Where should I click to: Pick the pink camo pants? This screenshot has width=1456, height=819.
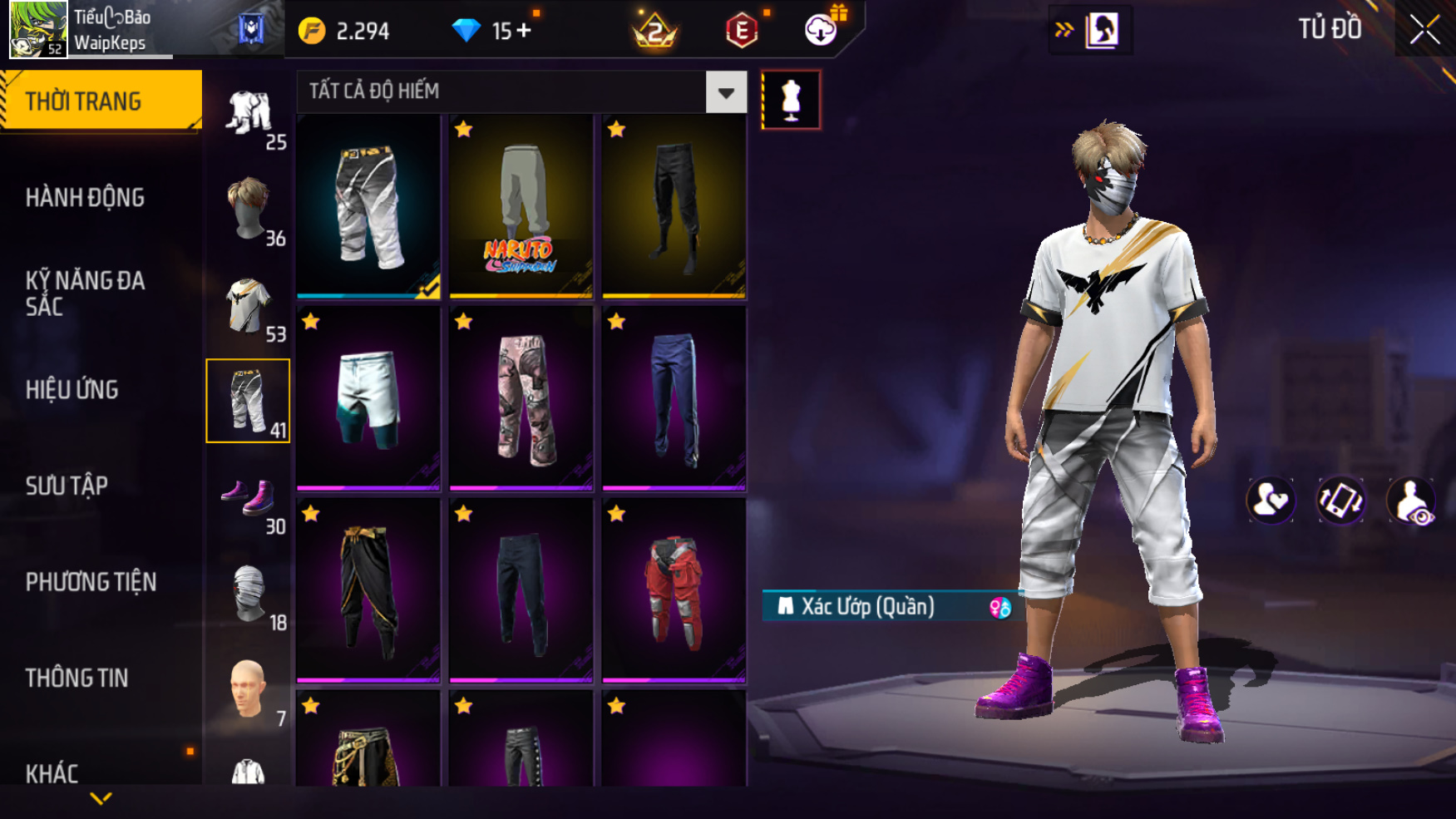point(521,398)
